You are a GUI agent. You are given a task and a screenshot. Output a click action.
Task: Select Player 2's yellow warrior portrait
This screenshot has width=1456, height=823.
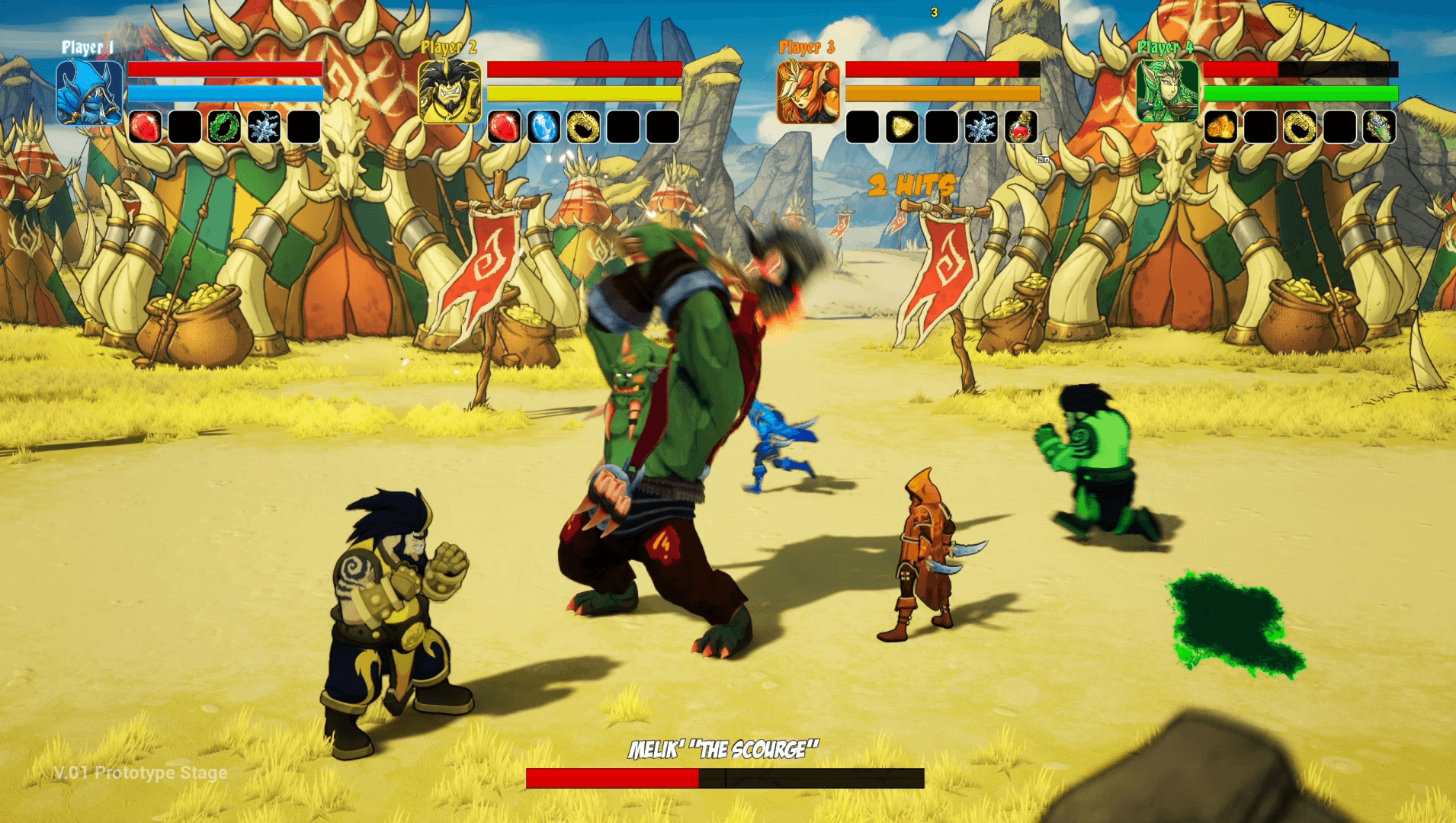click(x=450, y=93)
